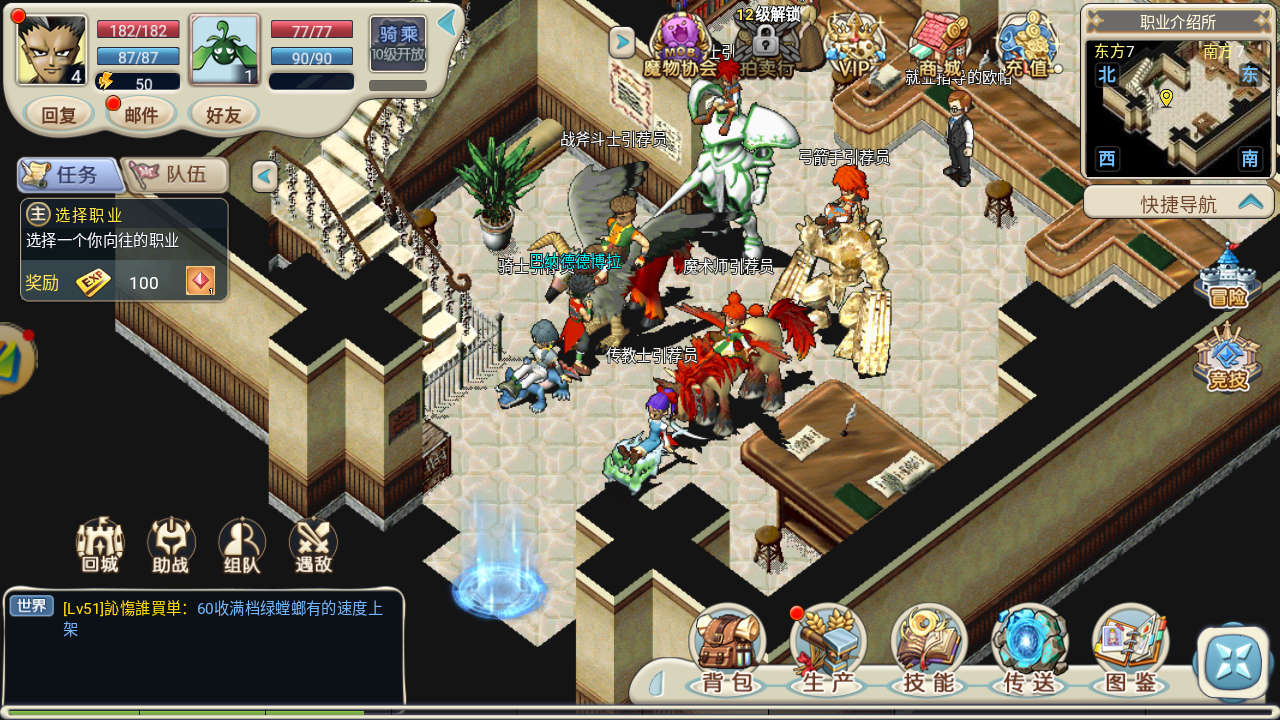This screenshot has height=720, width=1280.
Task: Expand the 快捷导航 quick navigation
Action: point(1180,203)
